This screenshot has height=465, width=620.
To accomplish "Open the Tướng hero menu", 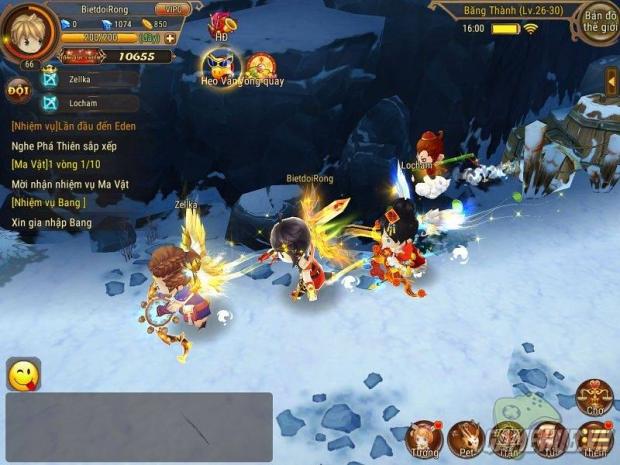I will (424, 437).
